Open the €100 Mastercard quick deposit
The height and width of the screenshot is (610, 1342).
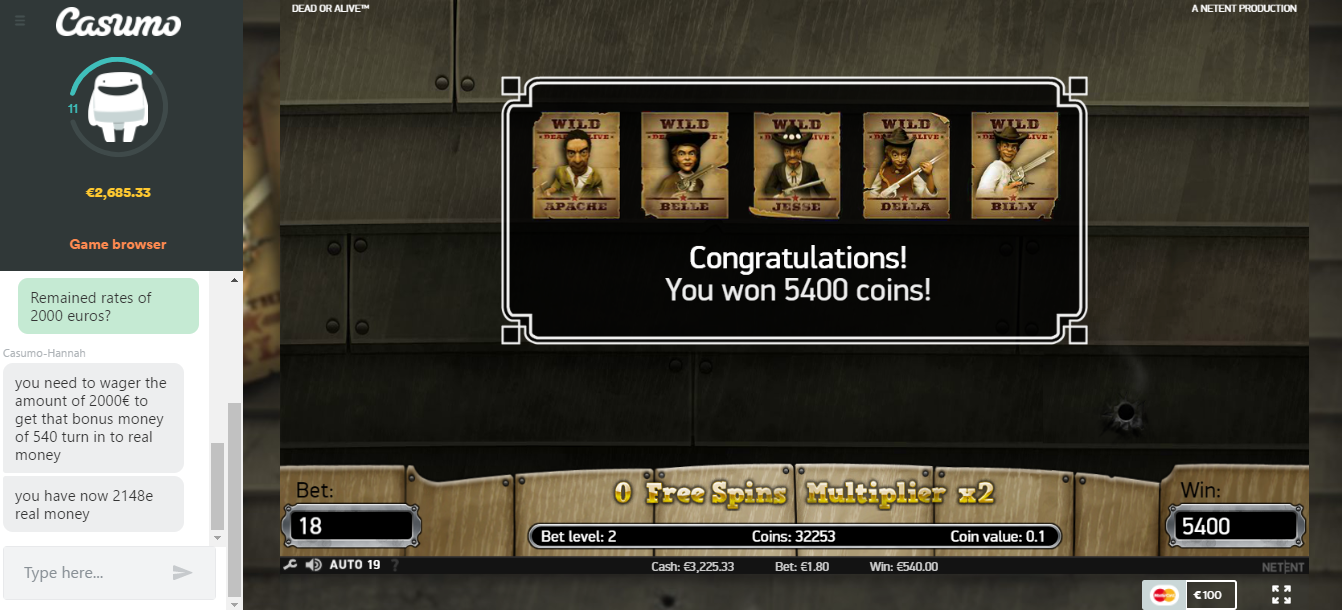click(x=1189, y=595)
